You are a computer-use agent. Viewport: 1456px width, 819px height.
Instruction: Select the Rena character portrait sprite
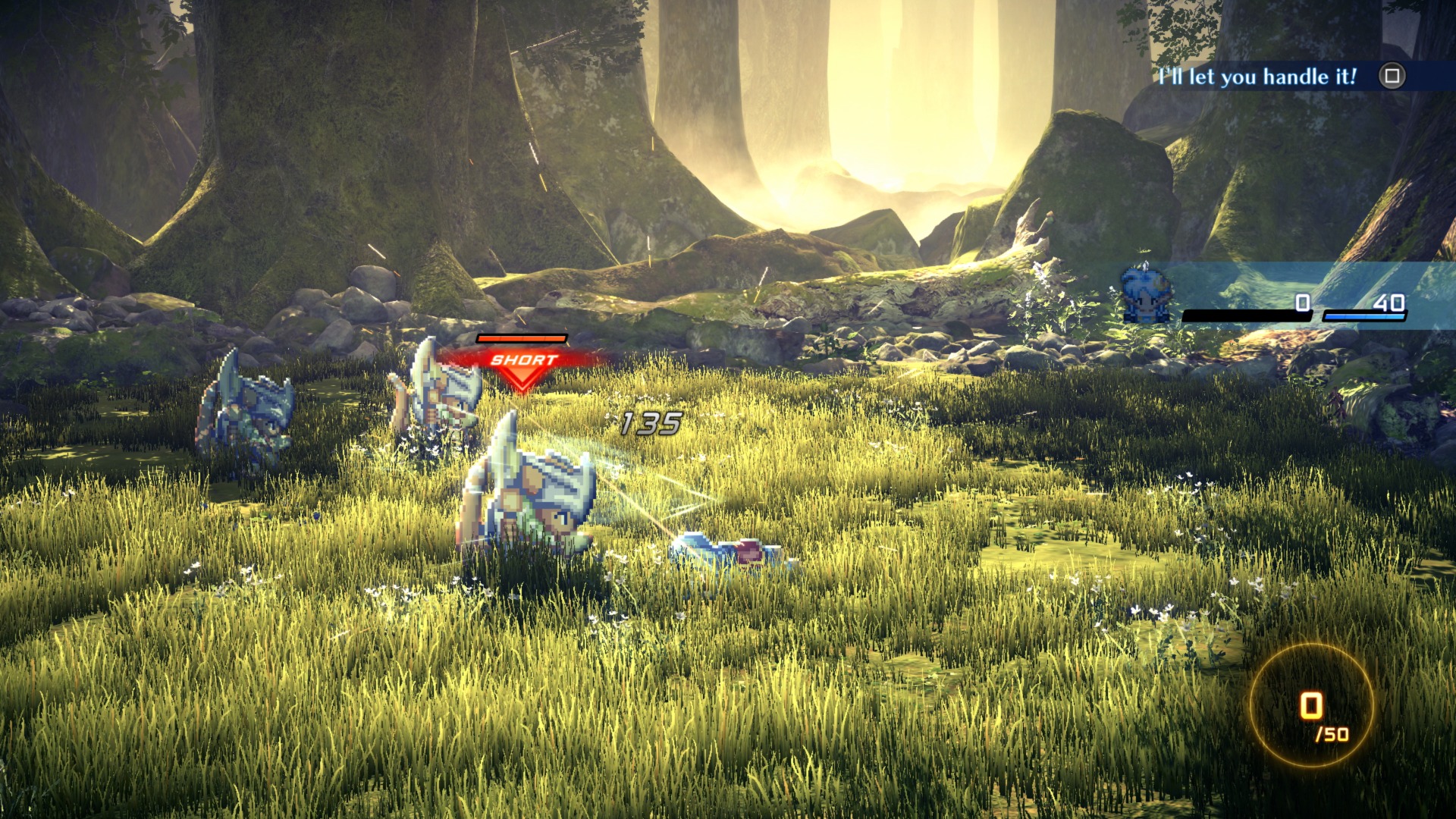pyautogui.click(x=1145, y=296)
